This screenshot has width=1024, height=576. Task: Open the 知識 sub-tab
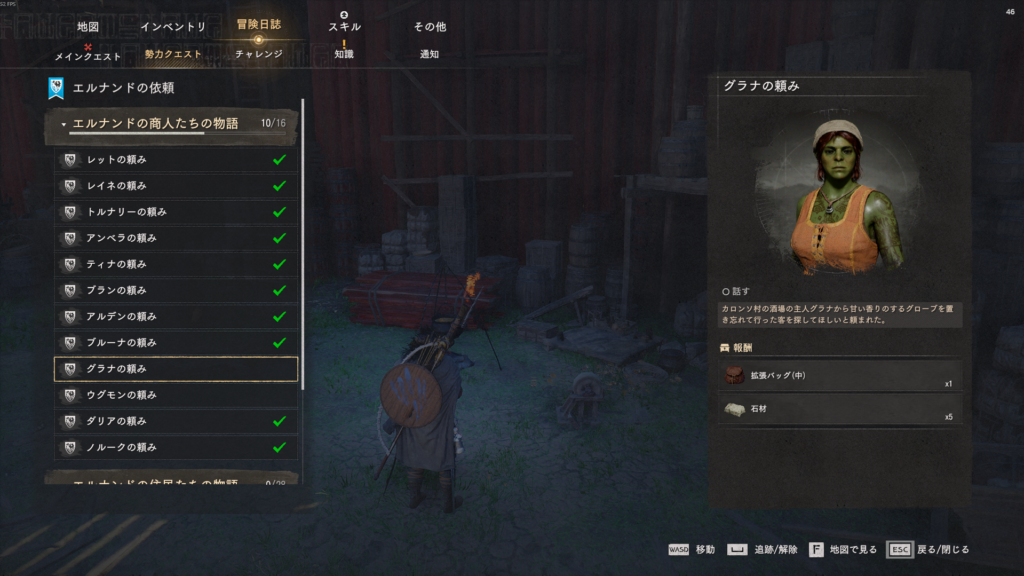click(x=344, y=55)
